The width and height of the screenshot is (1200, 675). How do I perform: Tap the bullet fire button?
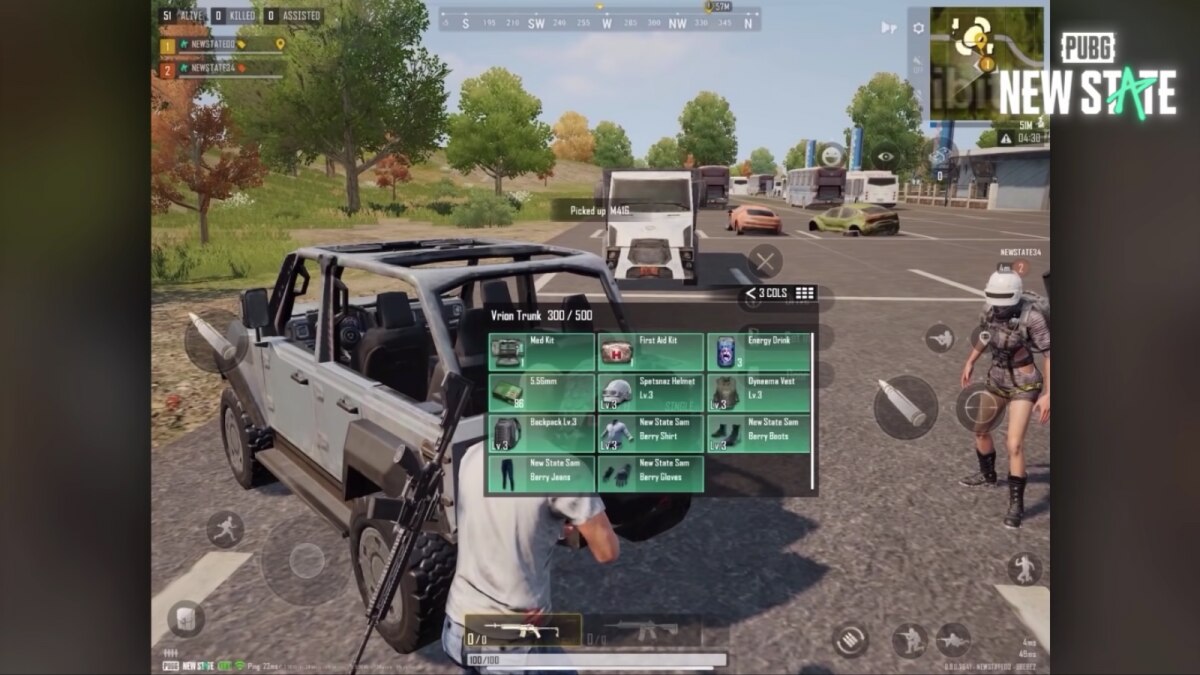coord(905,407)
